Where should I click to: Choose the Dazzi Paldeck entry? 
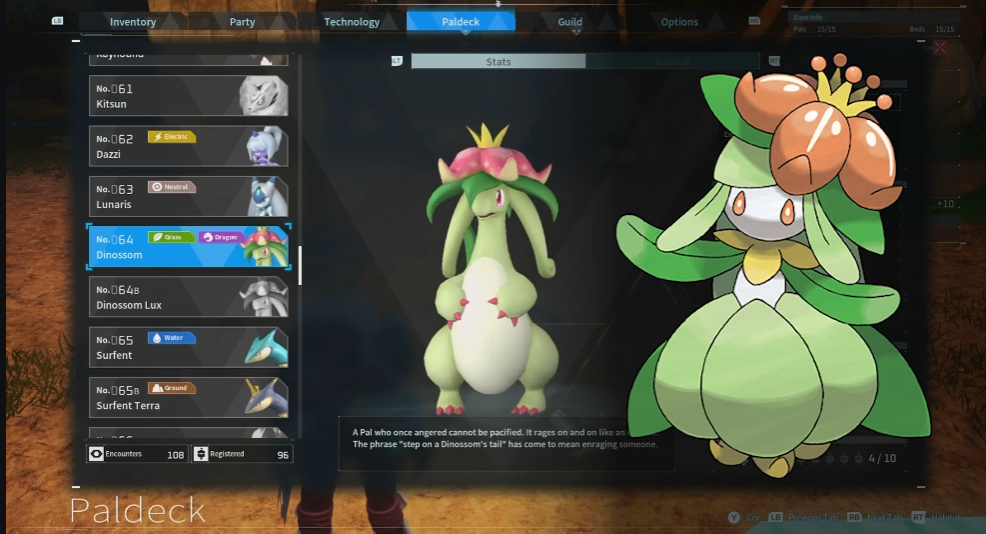coord(188,146)
